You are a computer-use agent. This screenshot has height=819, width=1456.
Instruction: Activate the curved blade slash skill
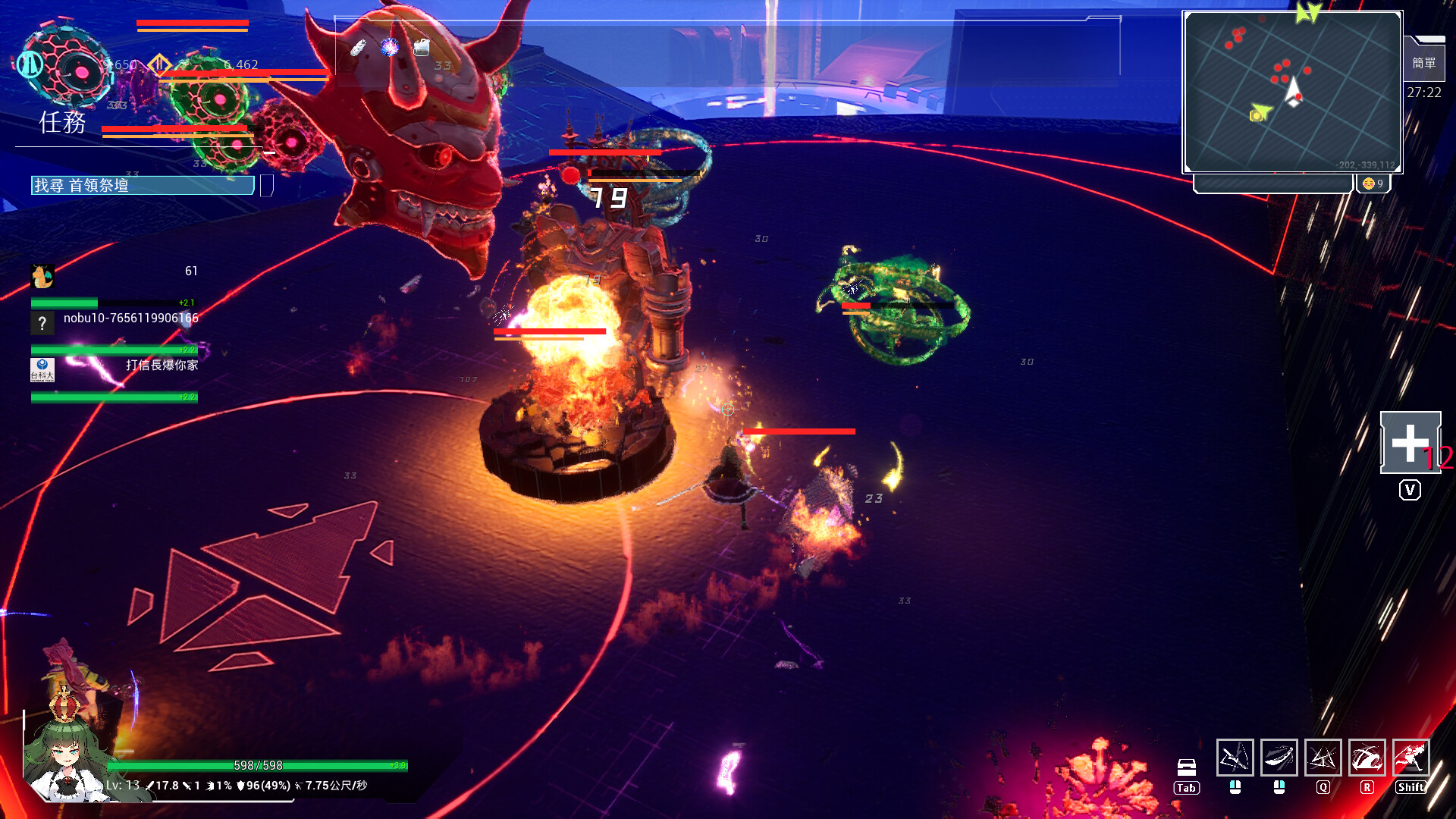point(1279,758)
